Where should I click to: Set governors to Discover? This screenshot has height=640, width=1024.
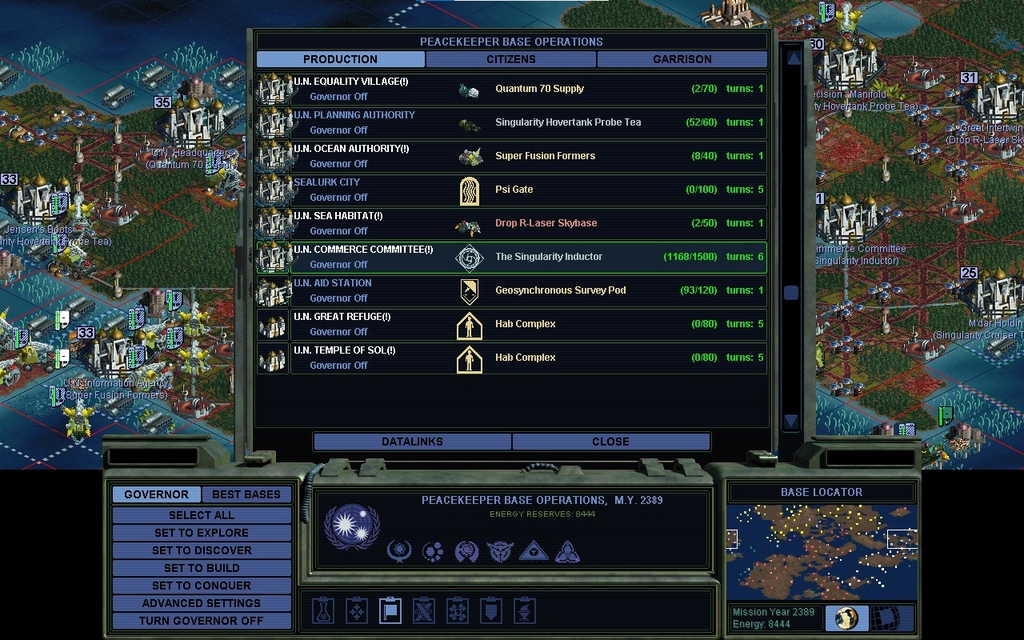[201, 550]
